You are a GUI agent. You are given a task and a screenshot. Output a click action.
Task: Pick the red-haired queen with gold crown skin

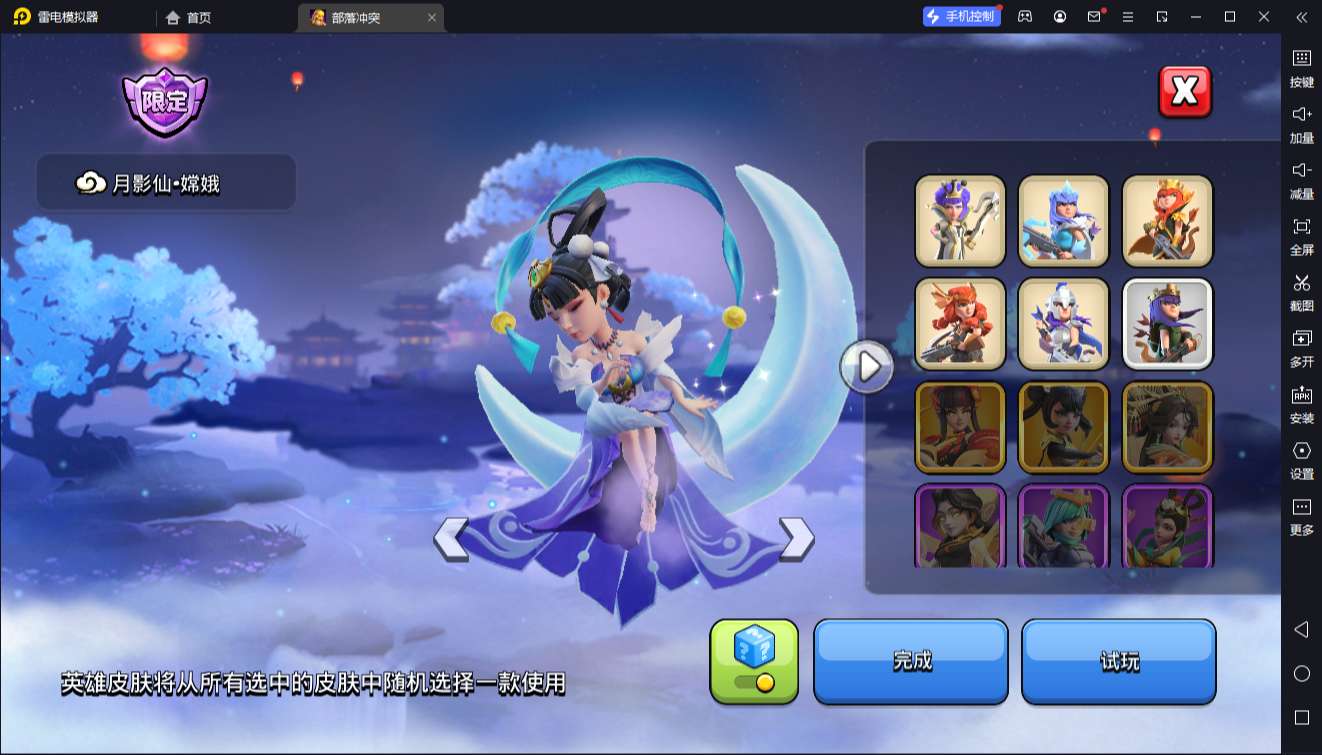[x=1168, y=220]
